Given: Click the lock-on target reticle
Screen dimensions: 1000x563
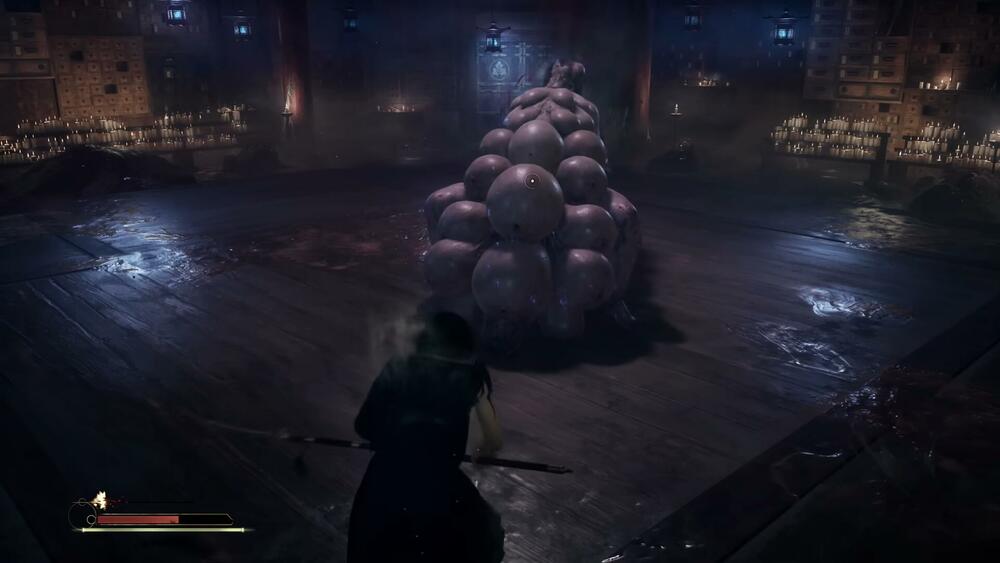Looking at the screenshot, I should [x=532, y=180].
